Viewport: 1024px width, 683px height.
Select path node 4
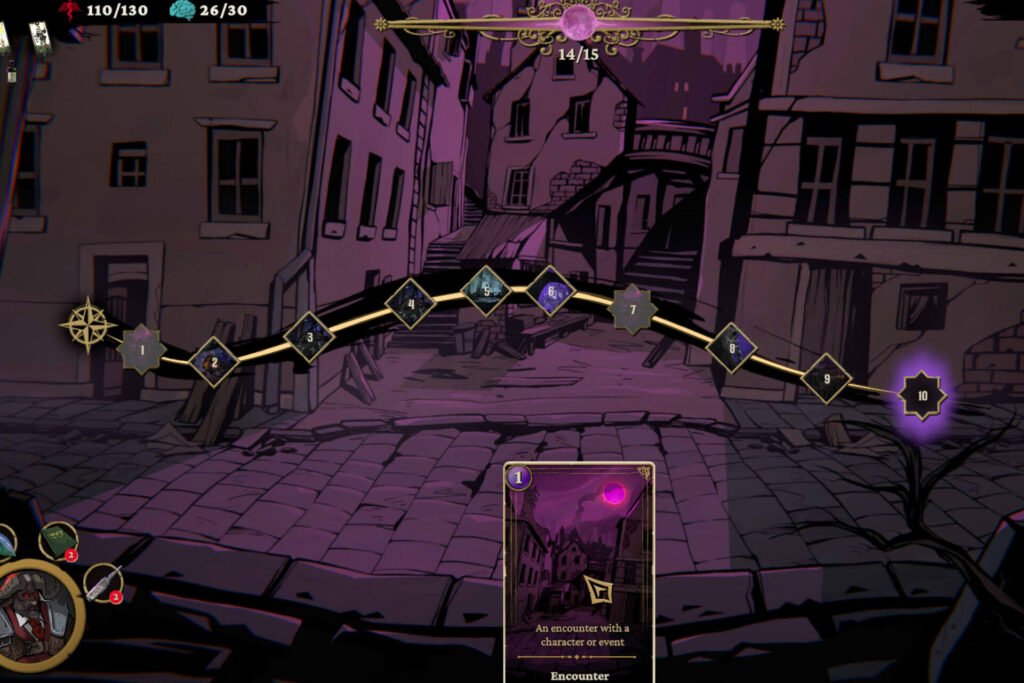click(x=410, y=303)
